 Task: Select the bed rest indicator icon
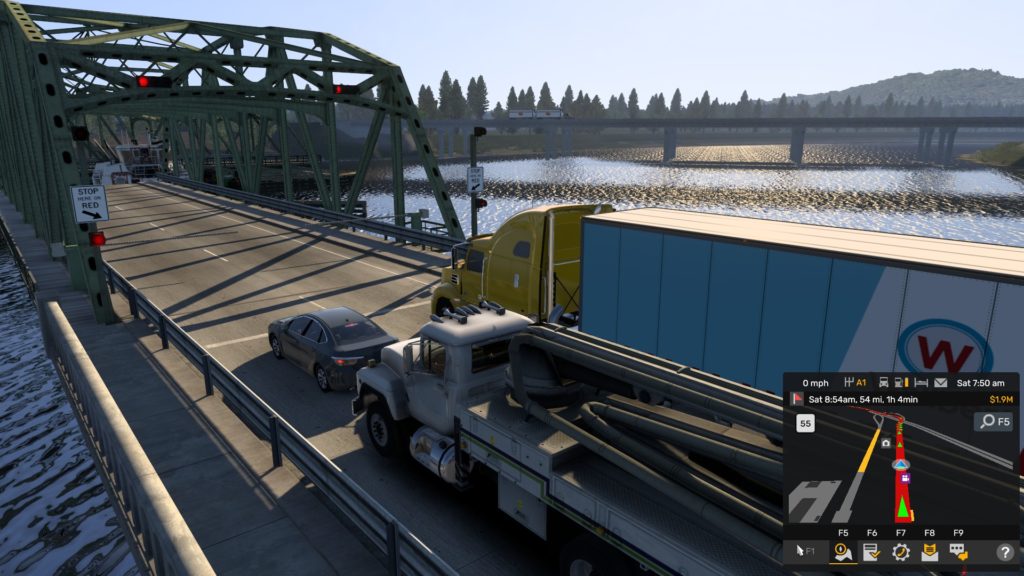click(921, 383)
